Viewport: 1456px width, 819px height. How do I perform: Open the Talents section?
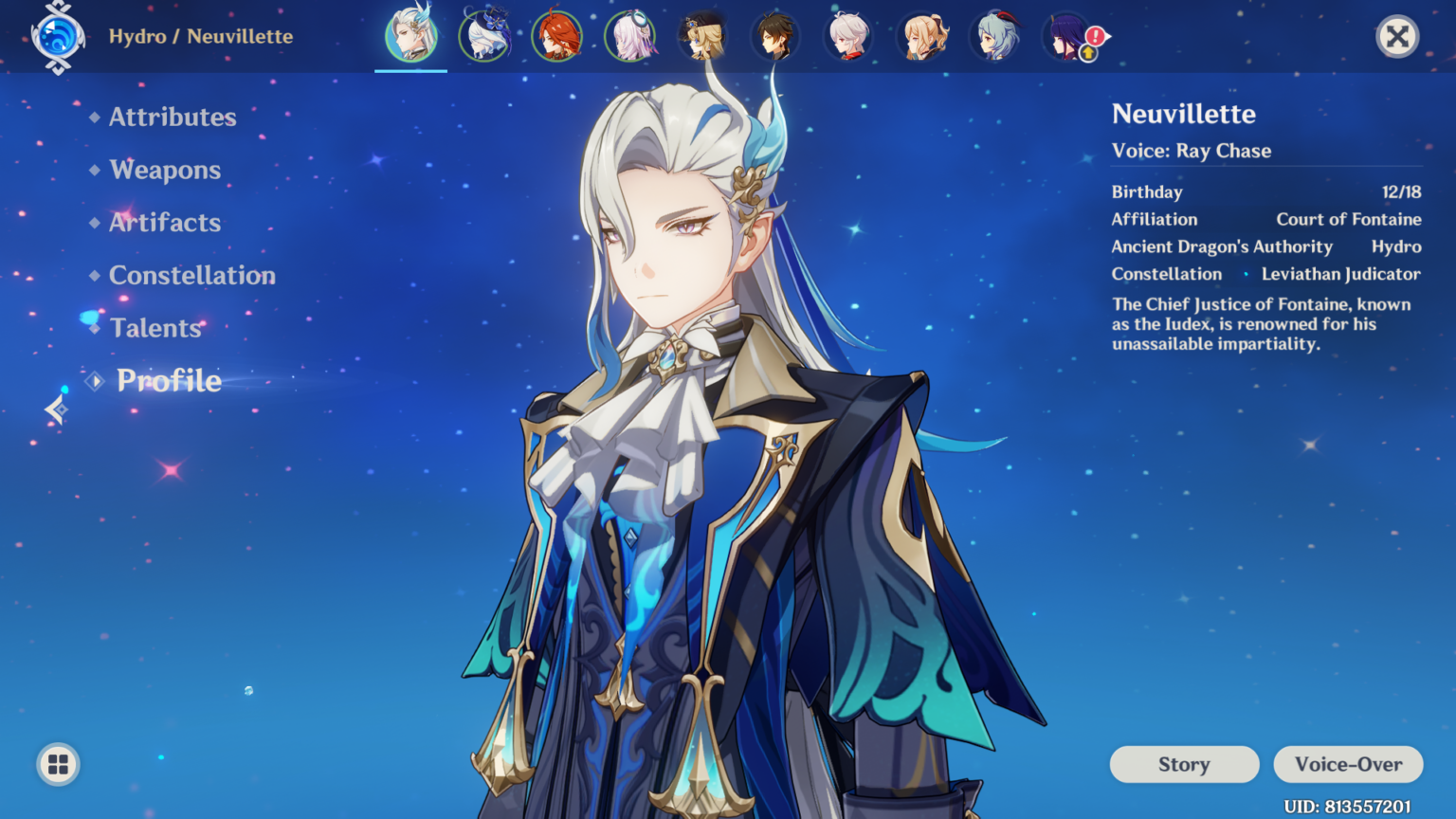tap(155, 328)
